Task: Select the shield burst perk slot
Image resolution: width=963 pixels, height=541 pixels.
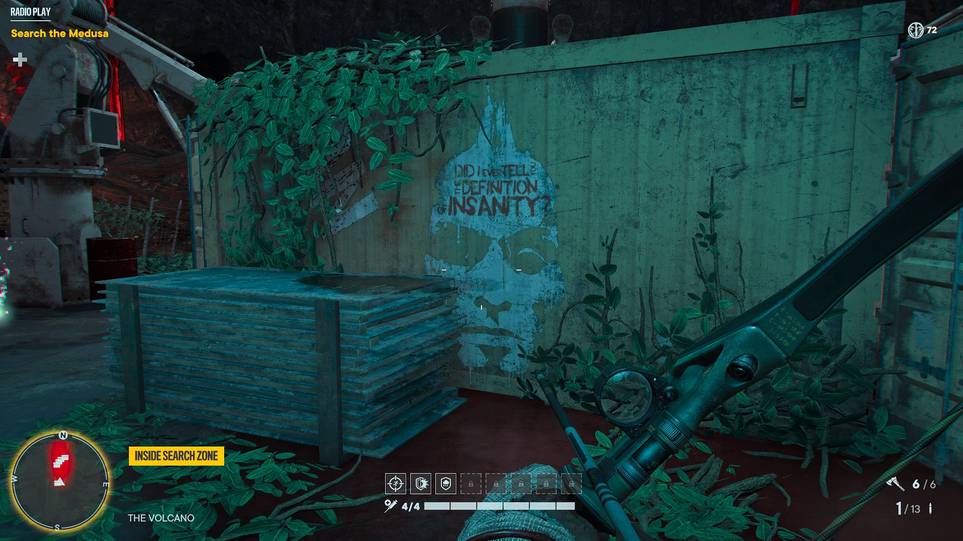Action: [x=421, y=483]
